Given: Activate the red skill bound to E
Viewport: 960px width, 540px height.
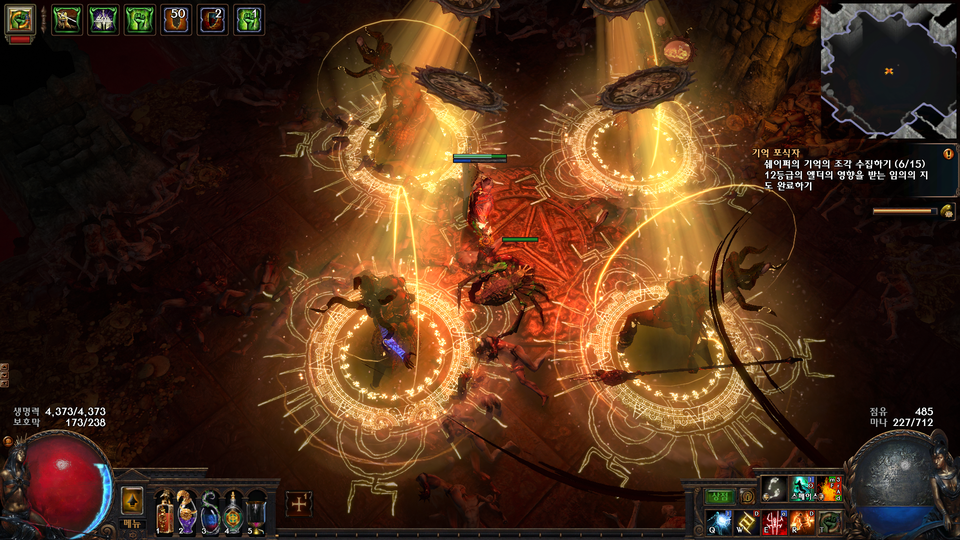Looking at the screenshot, I should point(776,522).
